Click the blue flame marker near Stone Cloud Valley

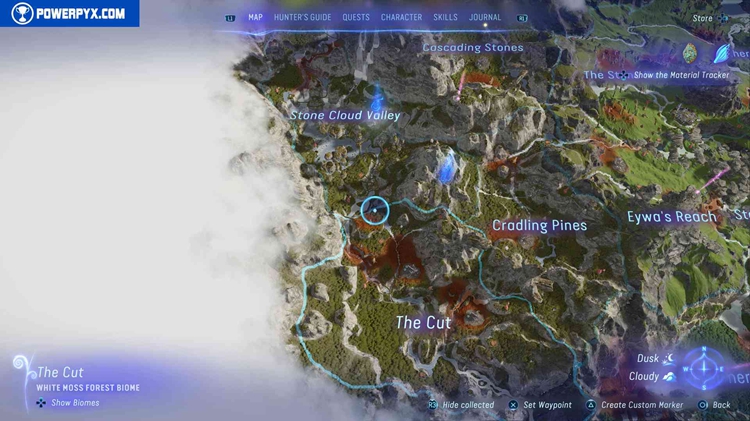378,98
